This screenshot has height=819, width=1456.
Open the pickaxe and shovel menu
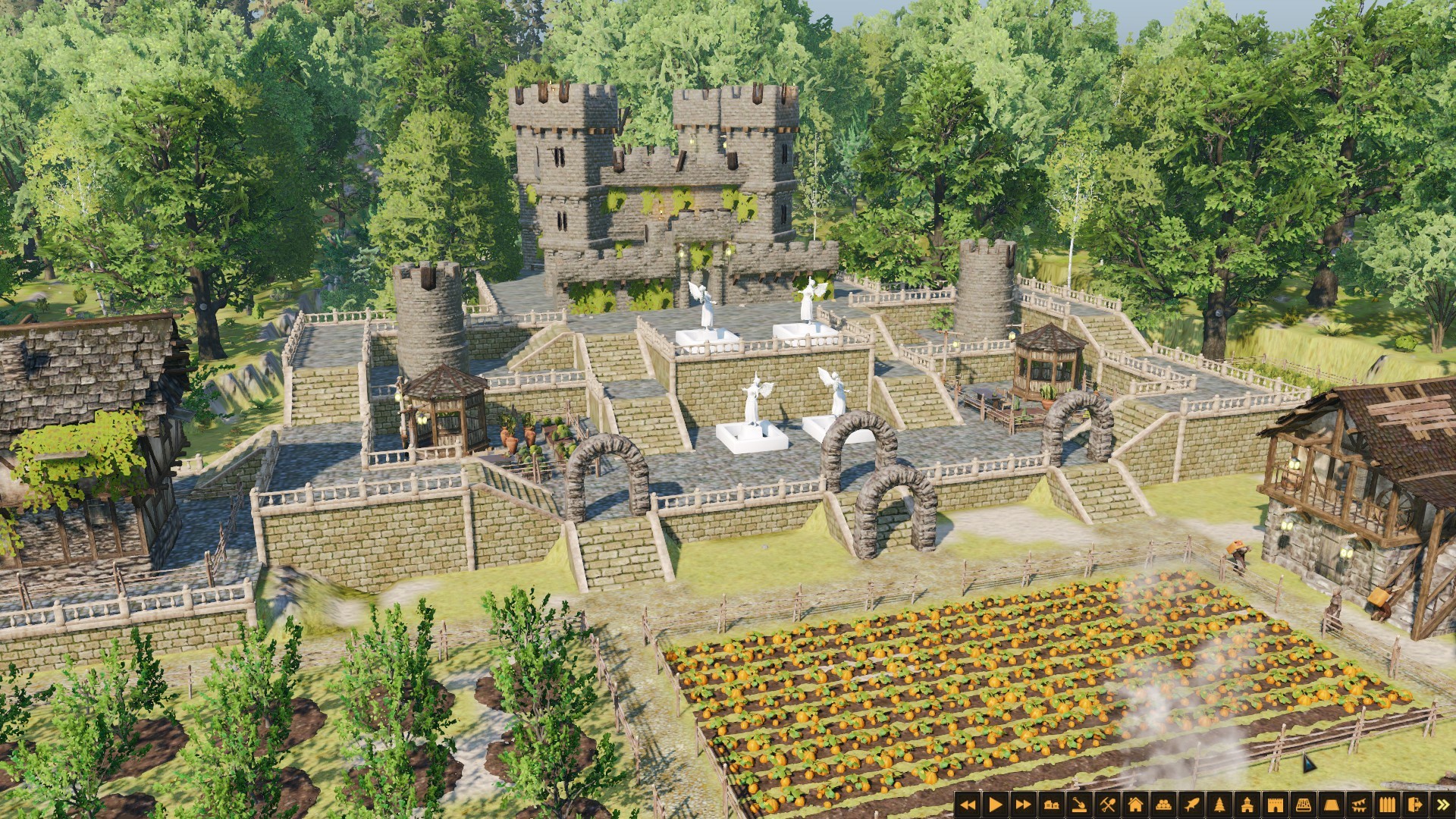click(1107, 805)
